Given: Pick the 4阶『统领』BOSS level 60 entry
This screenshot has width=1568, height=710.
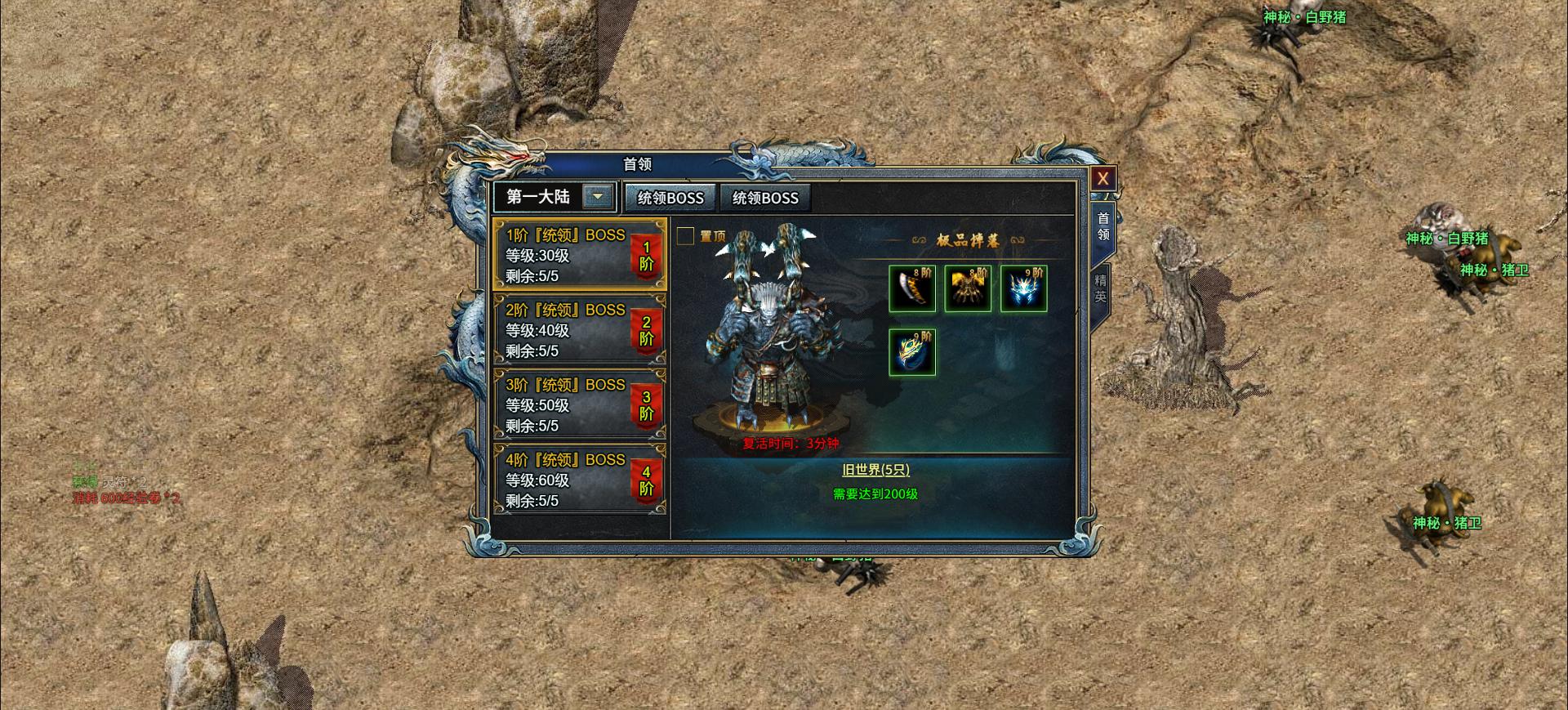Looking at the screenshot, I should click(x=579, y=480).
